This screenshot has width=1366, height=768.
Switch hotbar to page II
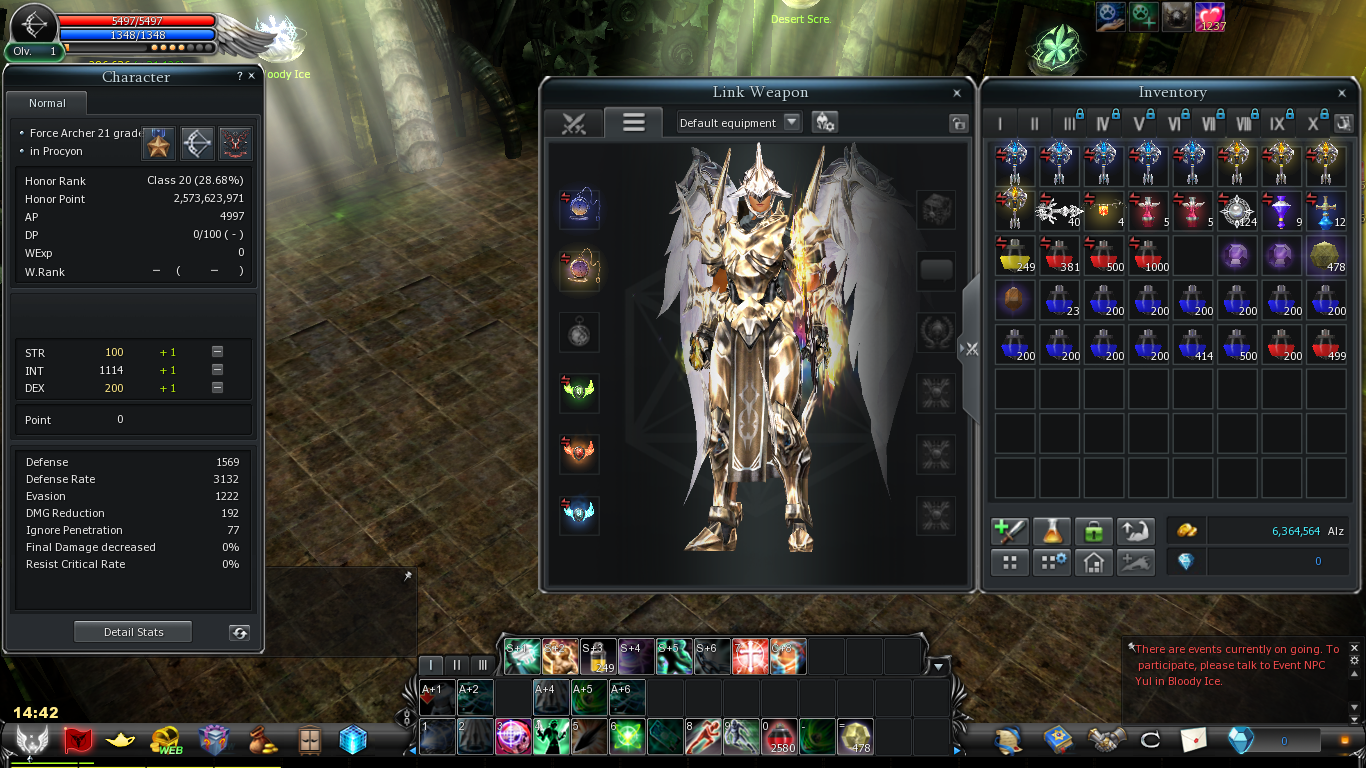click(x=457, y=665)
